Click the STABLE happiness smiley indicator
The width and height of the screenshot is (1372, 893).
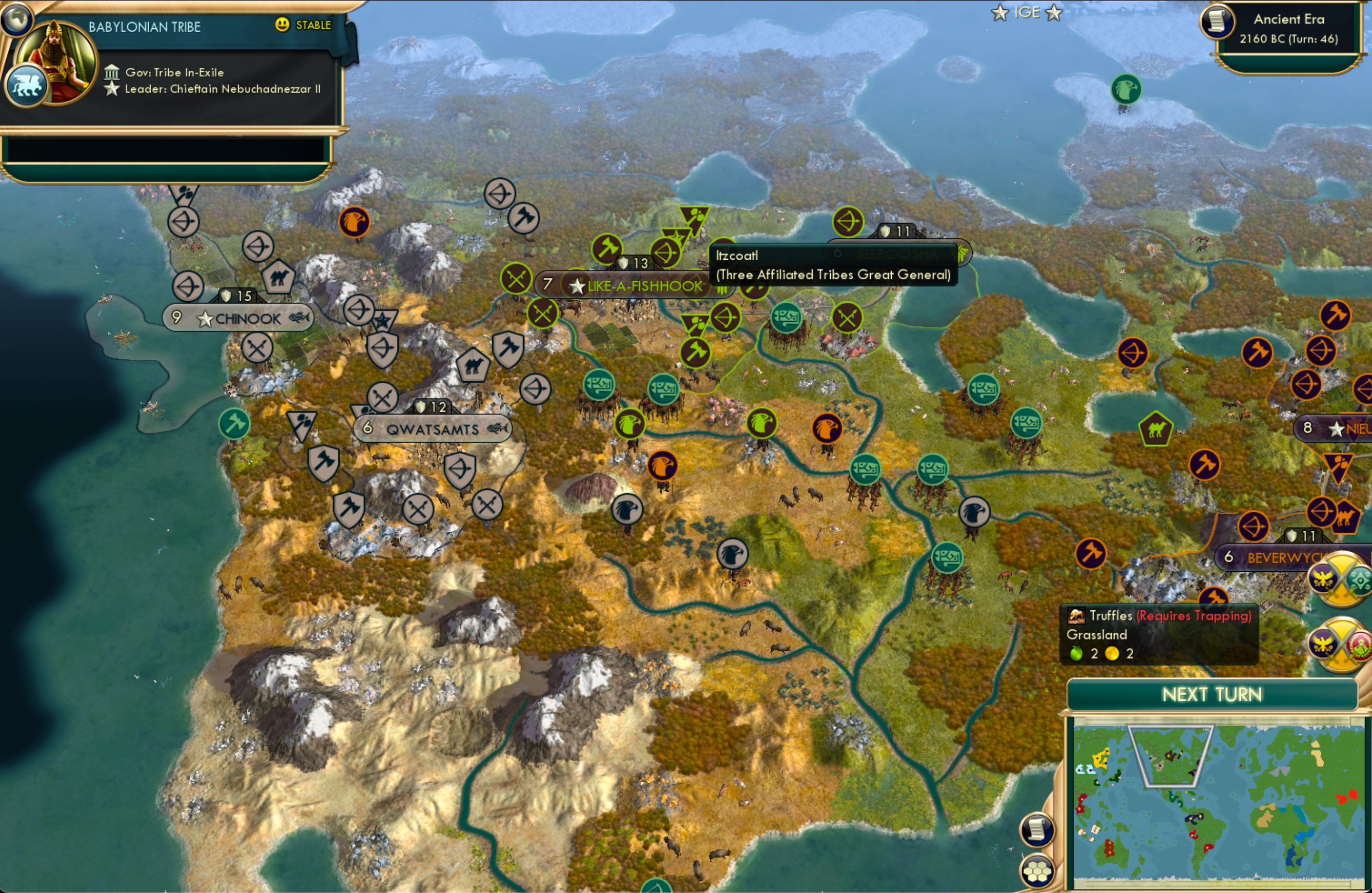(282, 25)
